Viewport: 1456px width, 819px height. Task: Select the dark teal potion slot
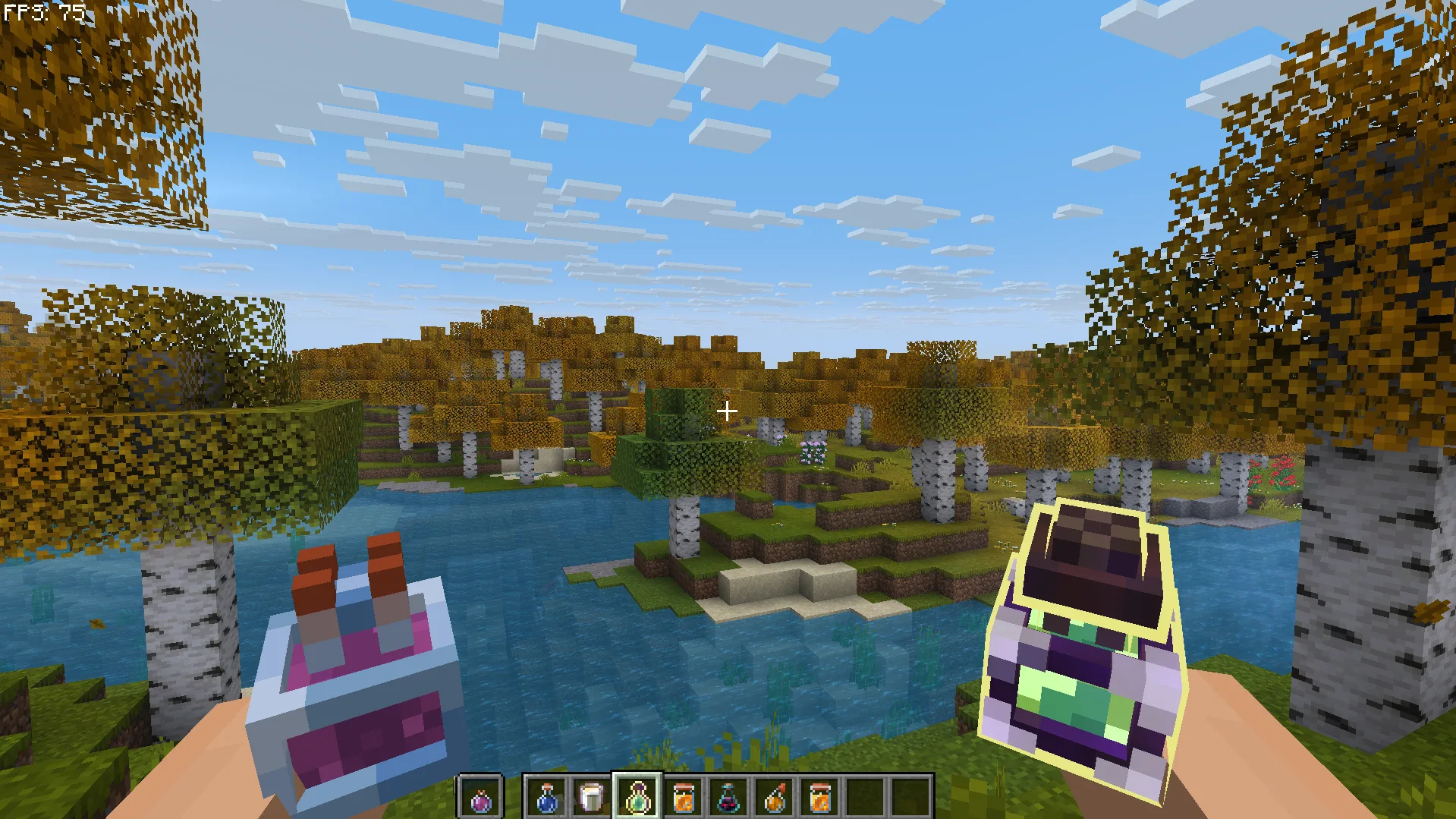point(728,798)
